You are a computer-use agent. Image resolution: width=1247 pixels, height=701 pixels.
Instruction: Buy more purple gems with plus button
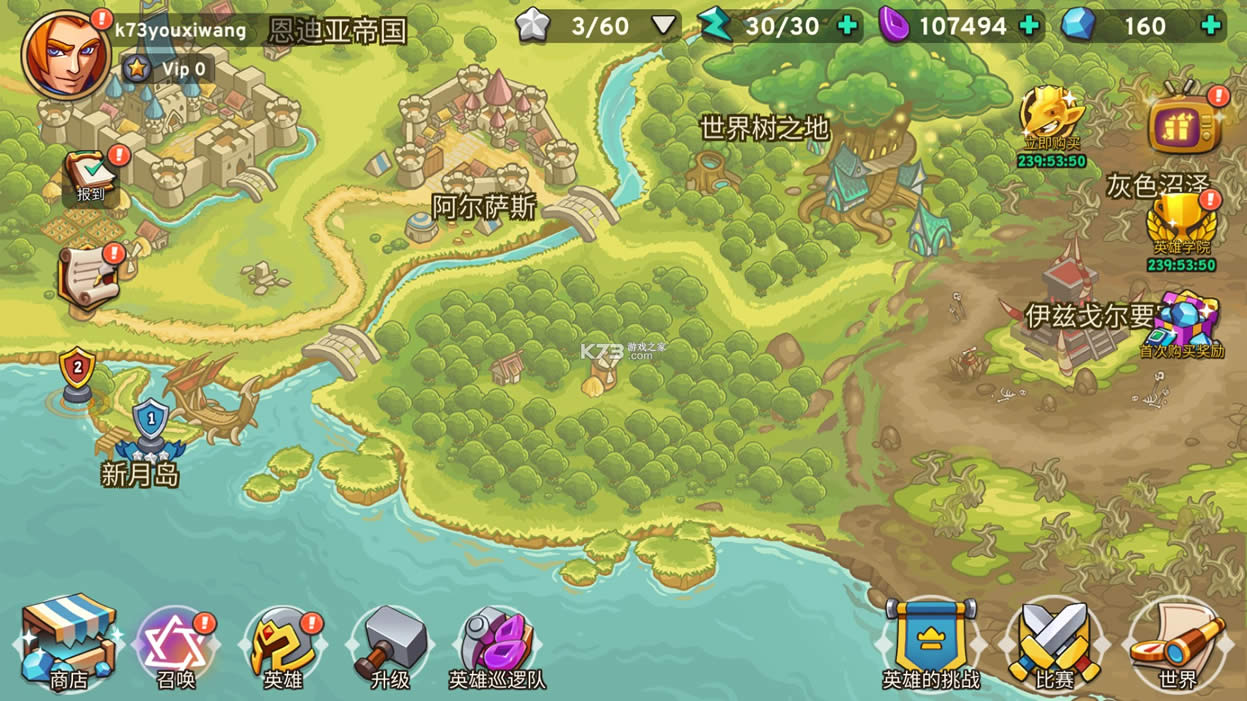pos(1028,26)
